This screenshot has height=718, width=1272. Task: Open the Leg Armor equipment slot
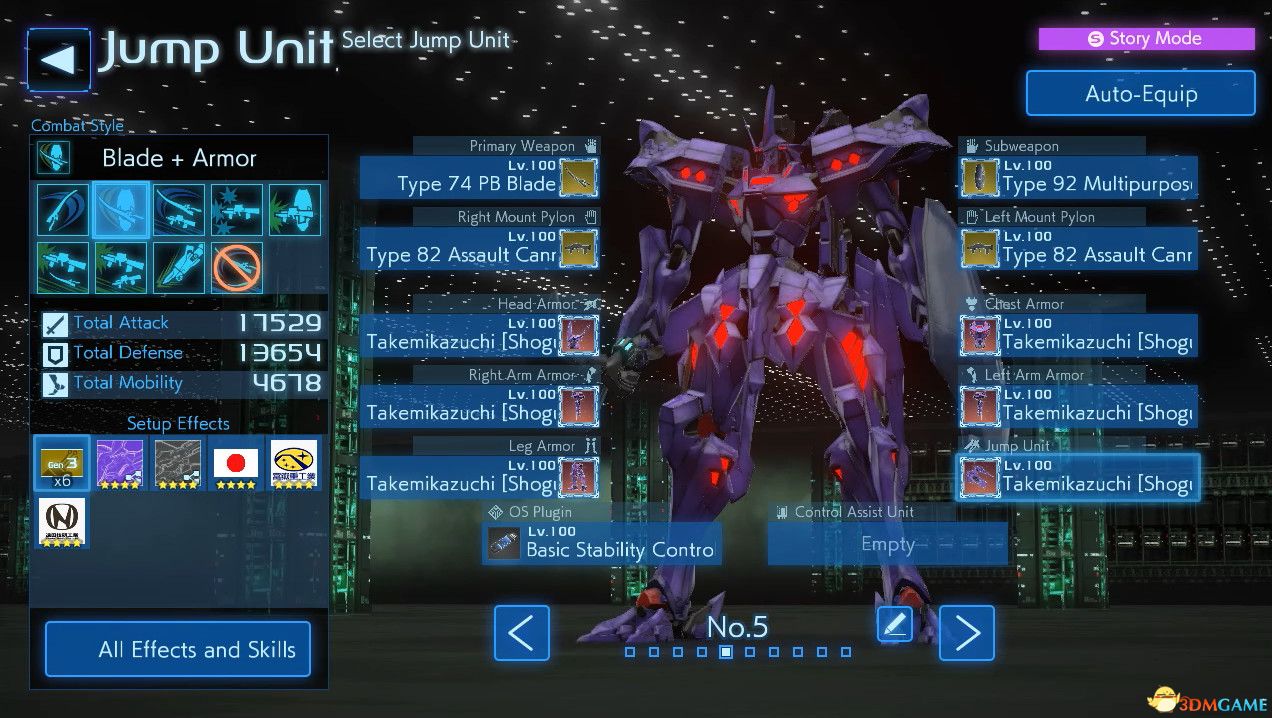coord(478,478)
